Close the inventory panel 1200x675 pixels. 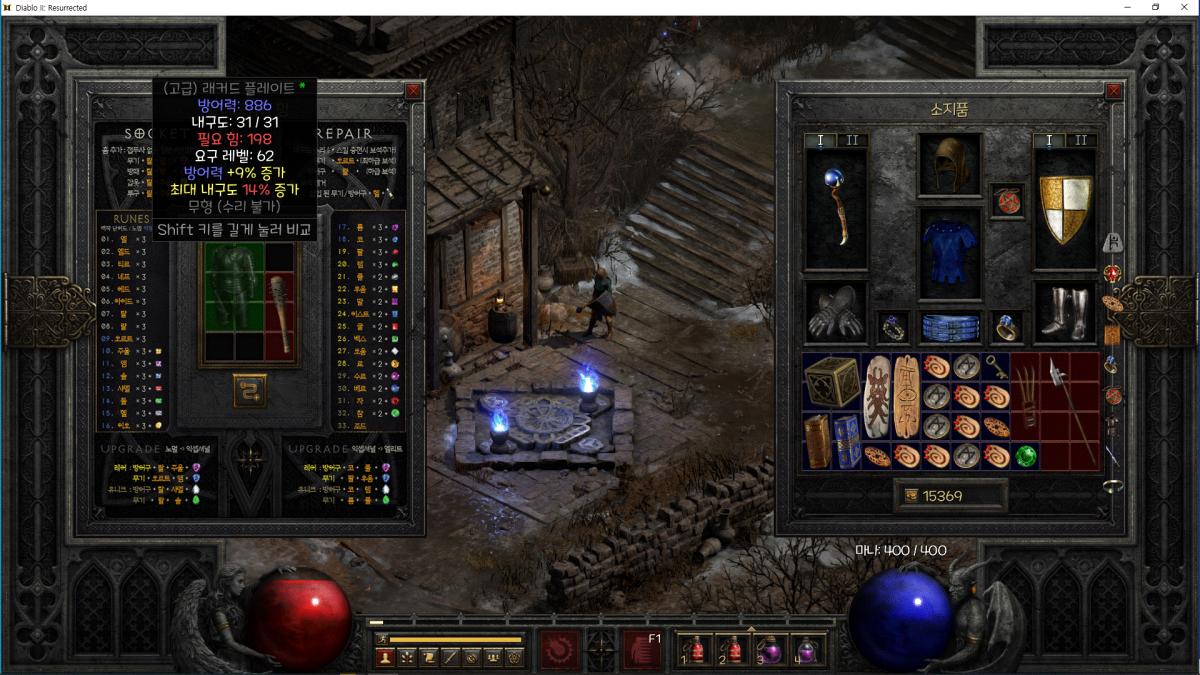[x=1115, y=91]
